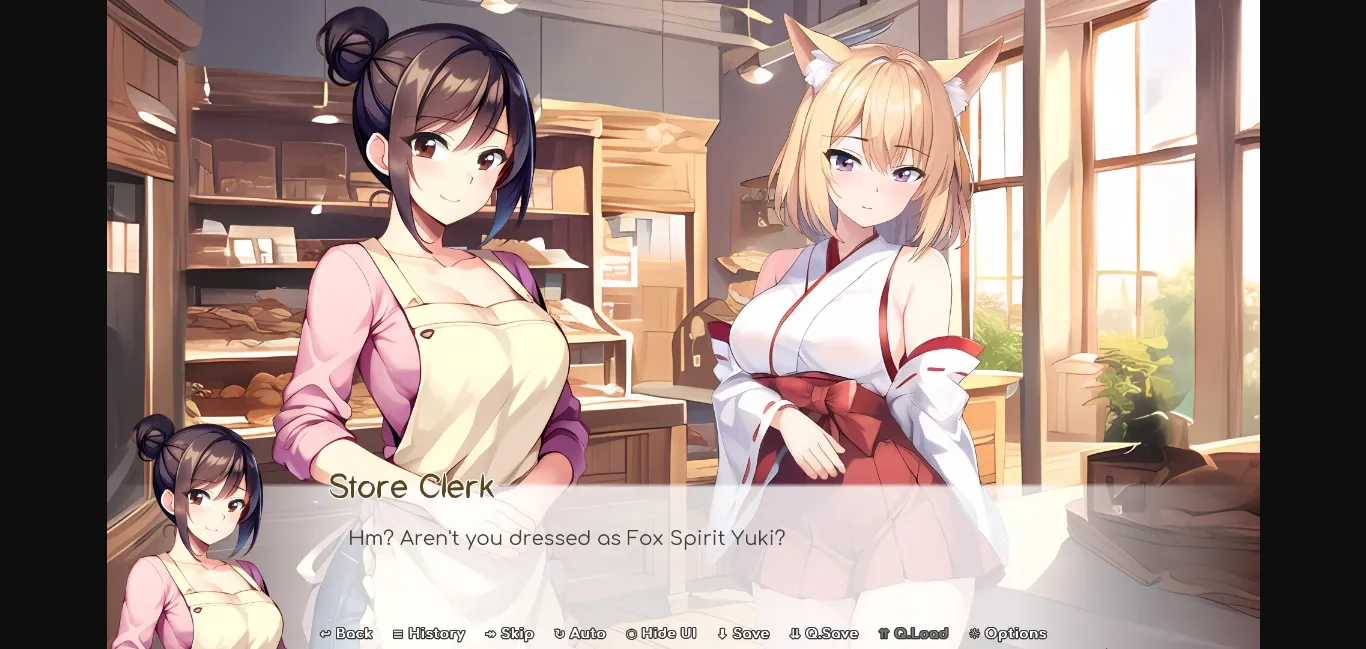The width and height of the screenshot is (1366, 649).
Task: Open the Options menu
Action: point(1007,633)
